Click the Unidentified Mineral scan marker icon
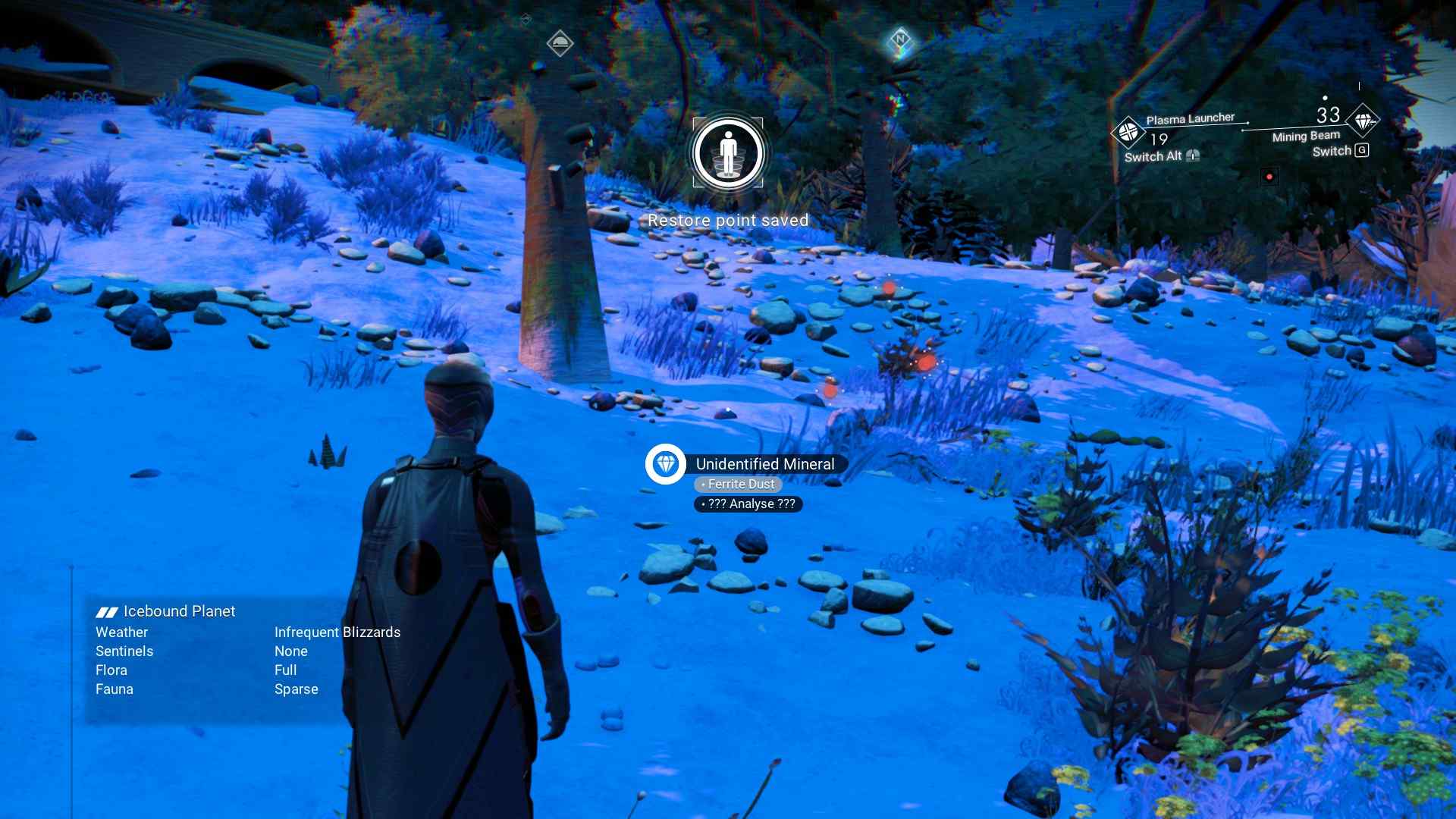 point(665,464)
